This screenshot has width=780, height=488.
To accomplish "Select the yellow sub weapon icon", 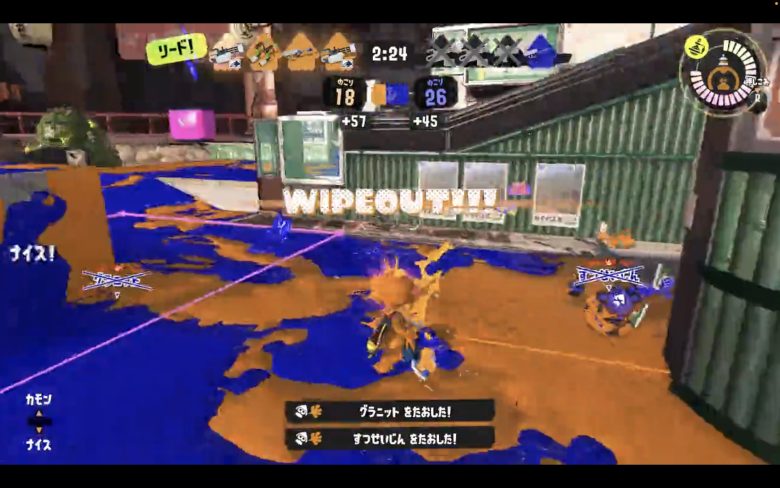I will [x=697, y=45].
